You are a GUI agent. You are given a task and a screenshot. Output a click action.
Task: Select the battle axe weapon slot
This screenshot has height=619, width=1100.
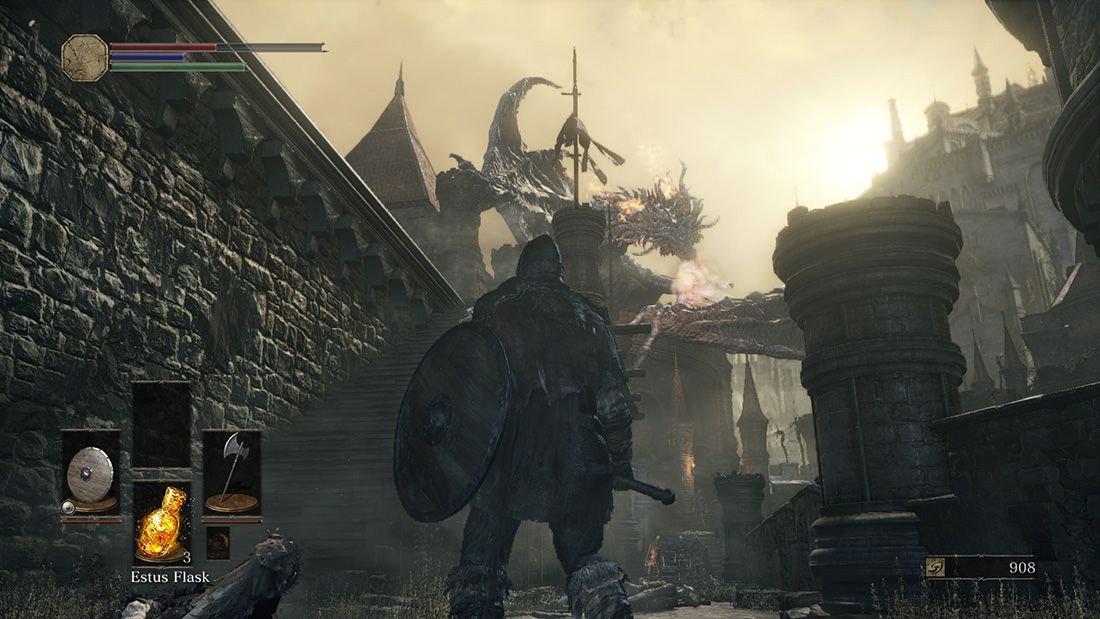pyautogui.click(x=231, y=473)
